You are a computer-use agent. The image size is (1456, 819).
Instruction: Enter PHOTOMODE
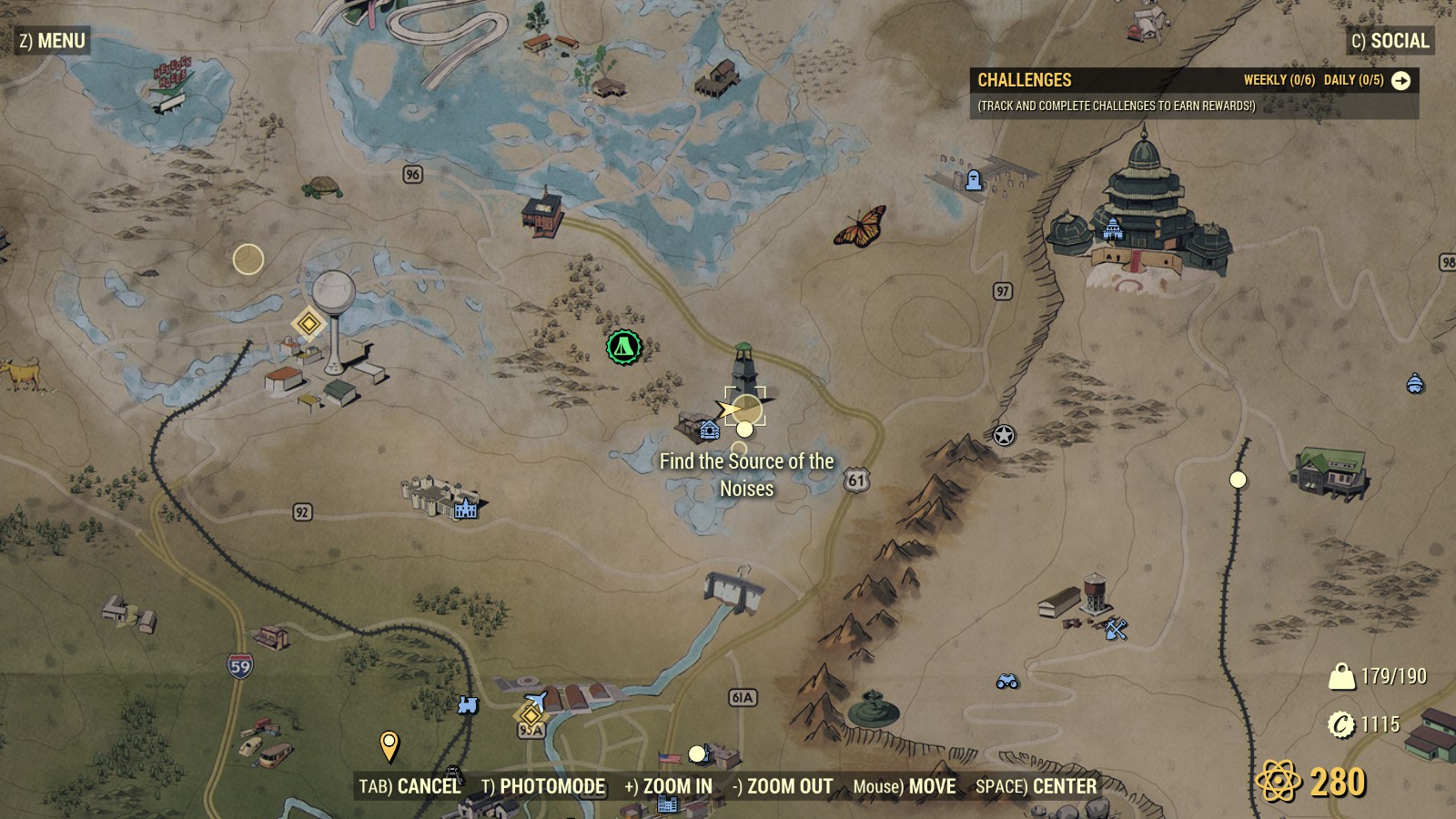point(544,785)
